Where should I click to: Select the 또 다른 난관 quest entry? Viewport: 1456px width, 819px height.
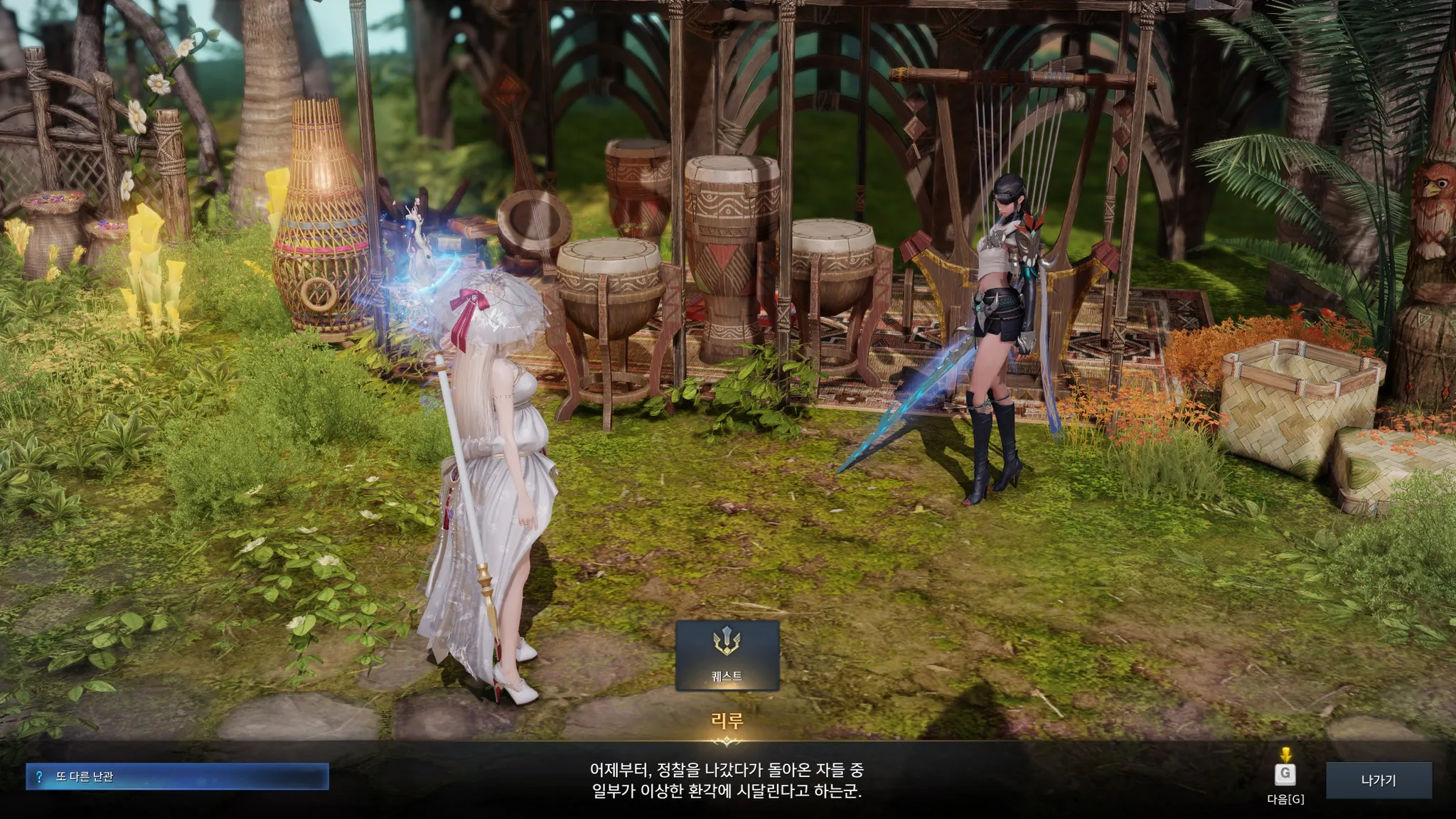tap(177, 776)
